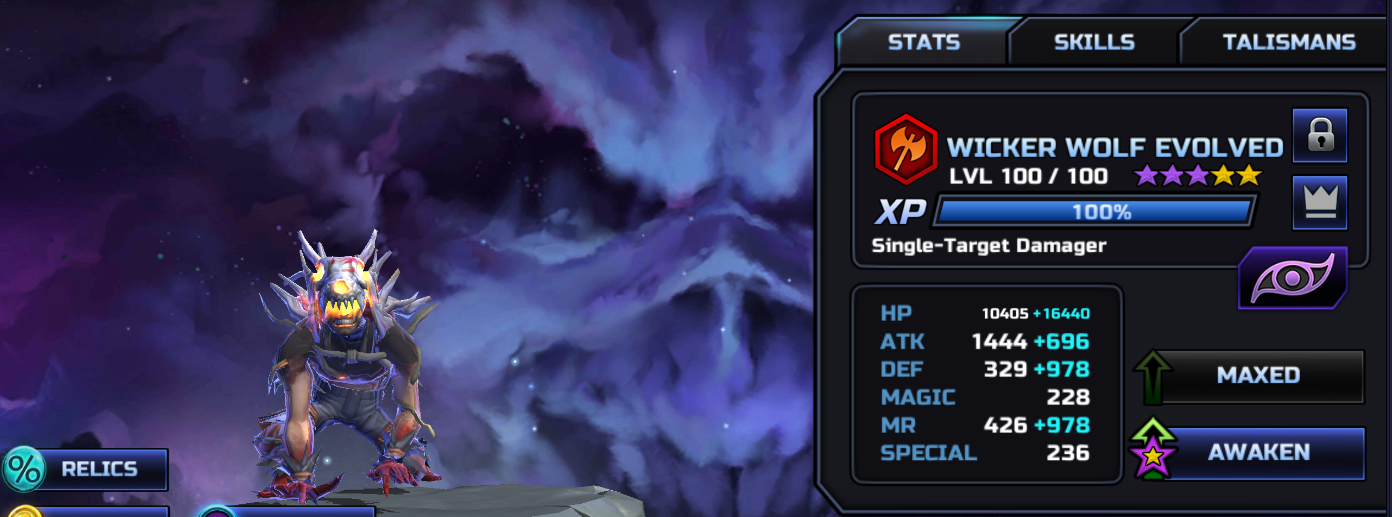Activate the purple eye button
The height and width of the screenshot is (517, 1392).
click(x=1294, y=279)
